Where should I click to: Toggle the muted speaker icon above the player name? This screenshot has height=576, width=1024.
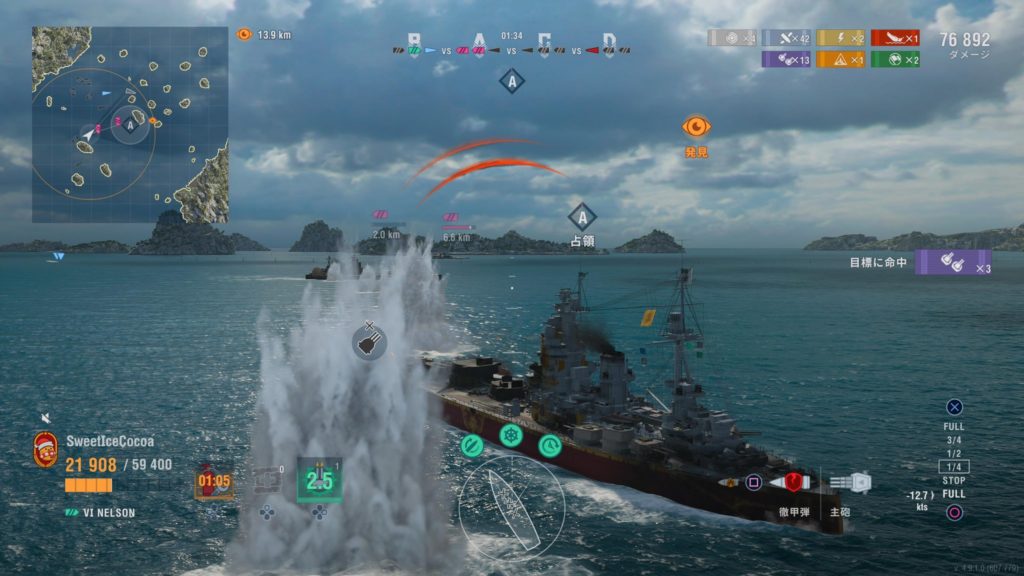pyautogui.click(x=45, y=417)
